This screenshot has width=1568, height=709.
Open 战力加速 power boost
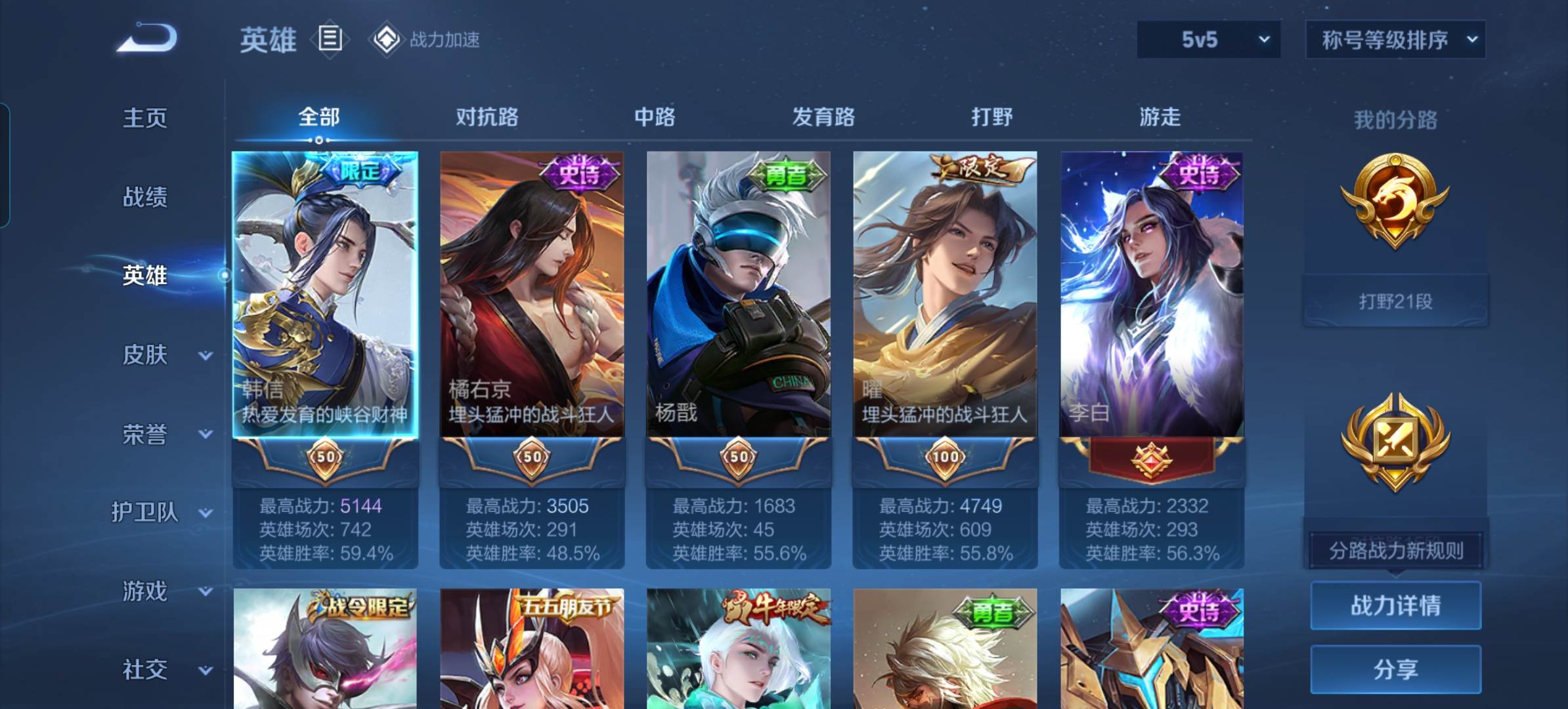426,40
